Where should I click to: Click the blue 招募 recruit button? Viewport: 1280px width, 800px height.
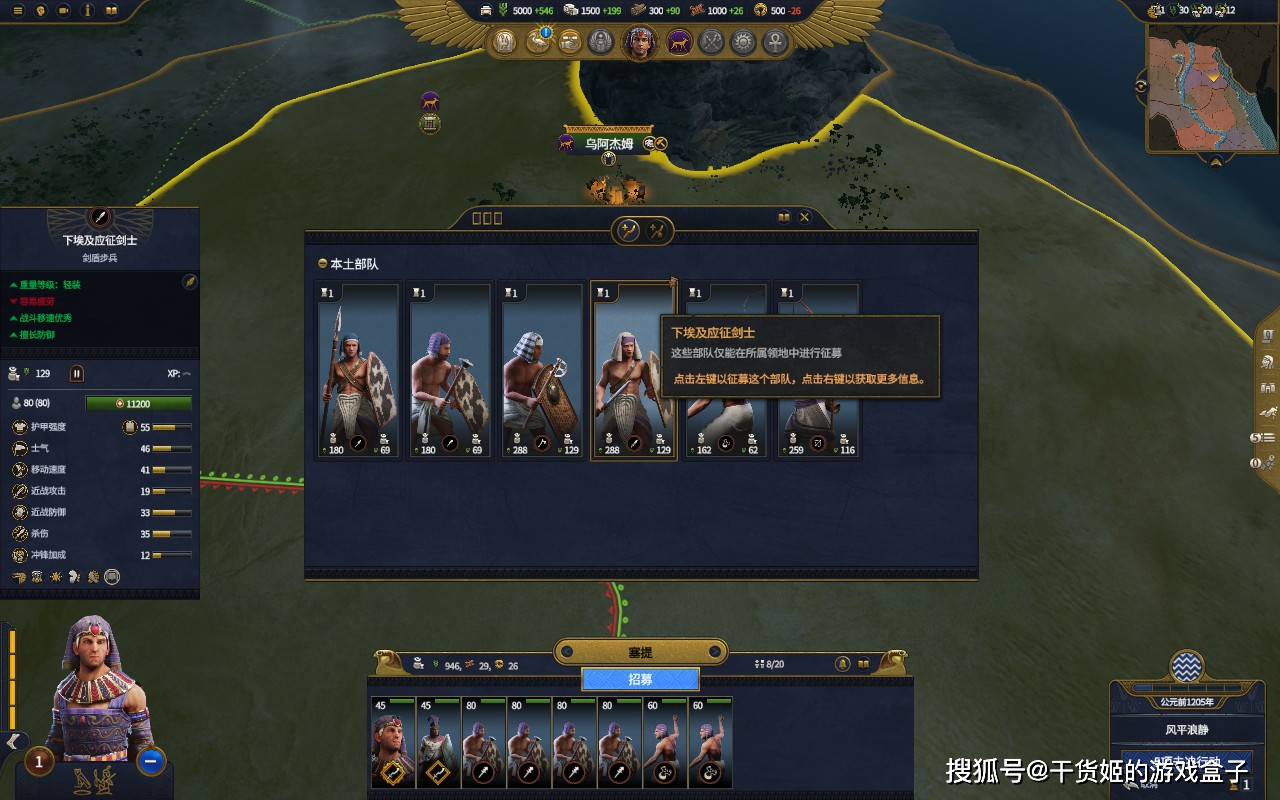coord(640,679)
